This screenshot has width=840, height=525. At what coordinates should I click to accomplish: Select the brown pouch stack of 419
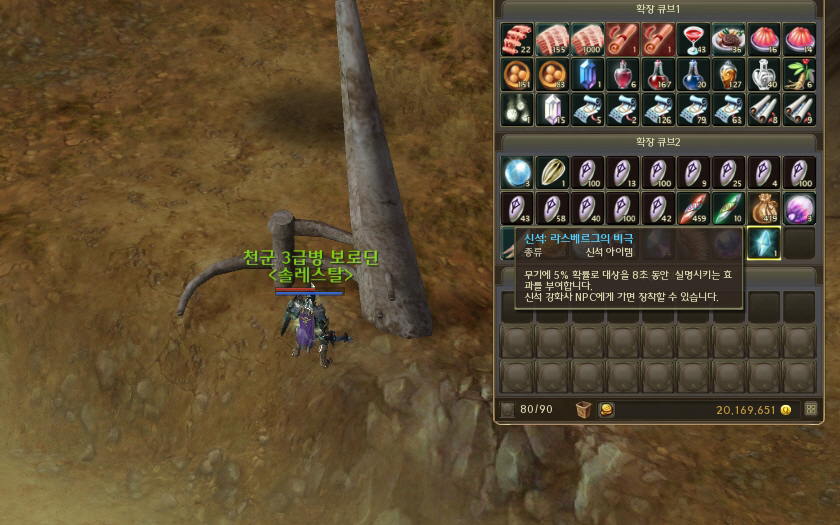tap(763, 208)
